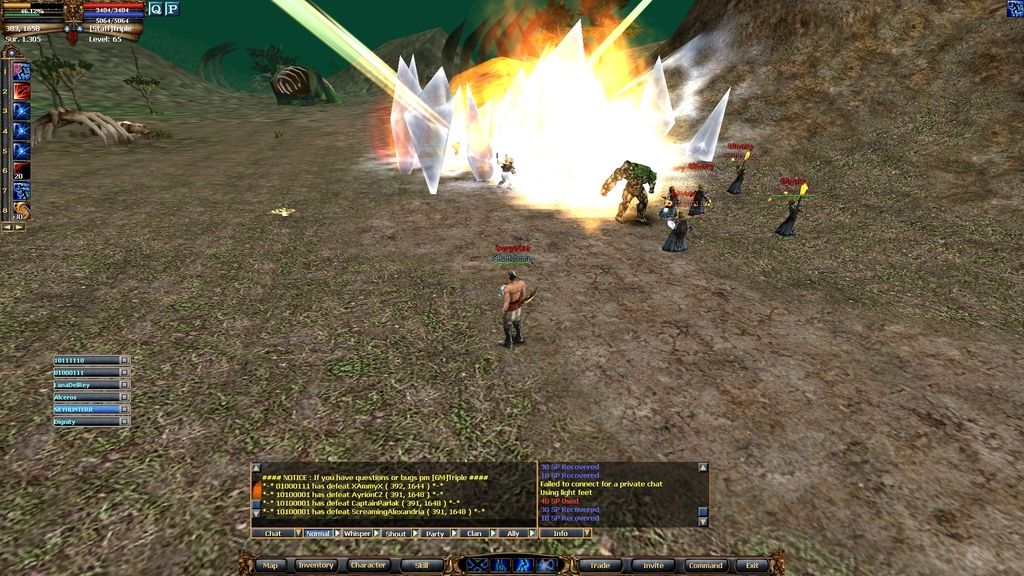The image size is (1024, 576).
Task: Choose the Party chat channel
Action: [x=435, y=534]
